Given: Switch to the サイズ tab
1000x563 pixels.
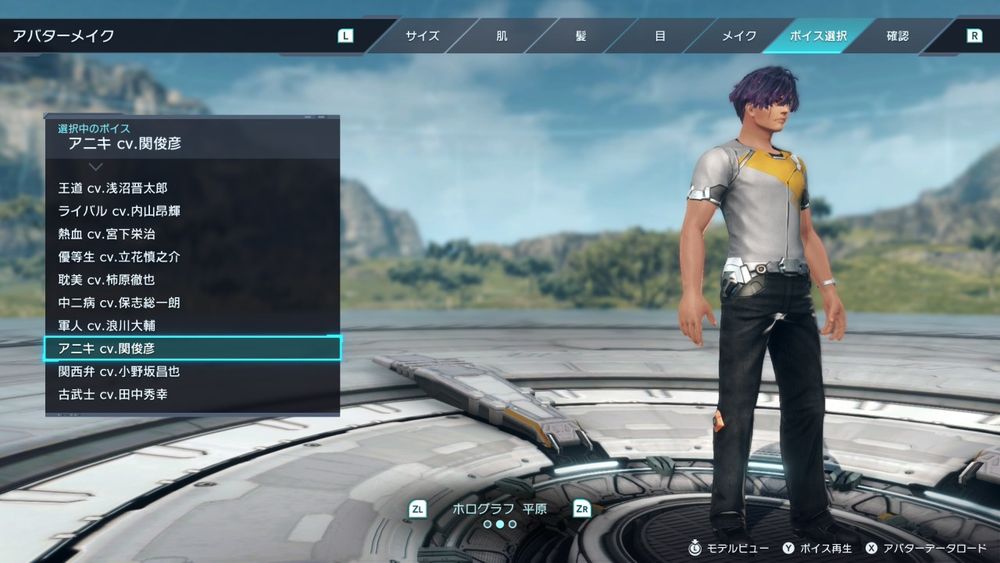Looking at the screenshot, I should click(422, 36).
